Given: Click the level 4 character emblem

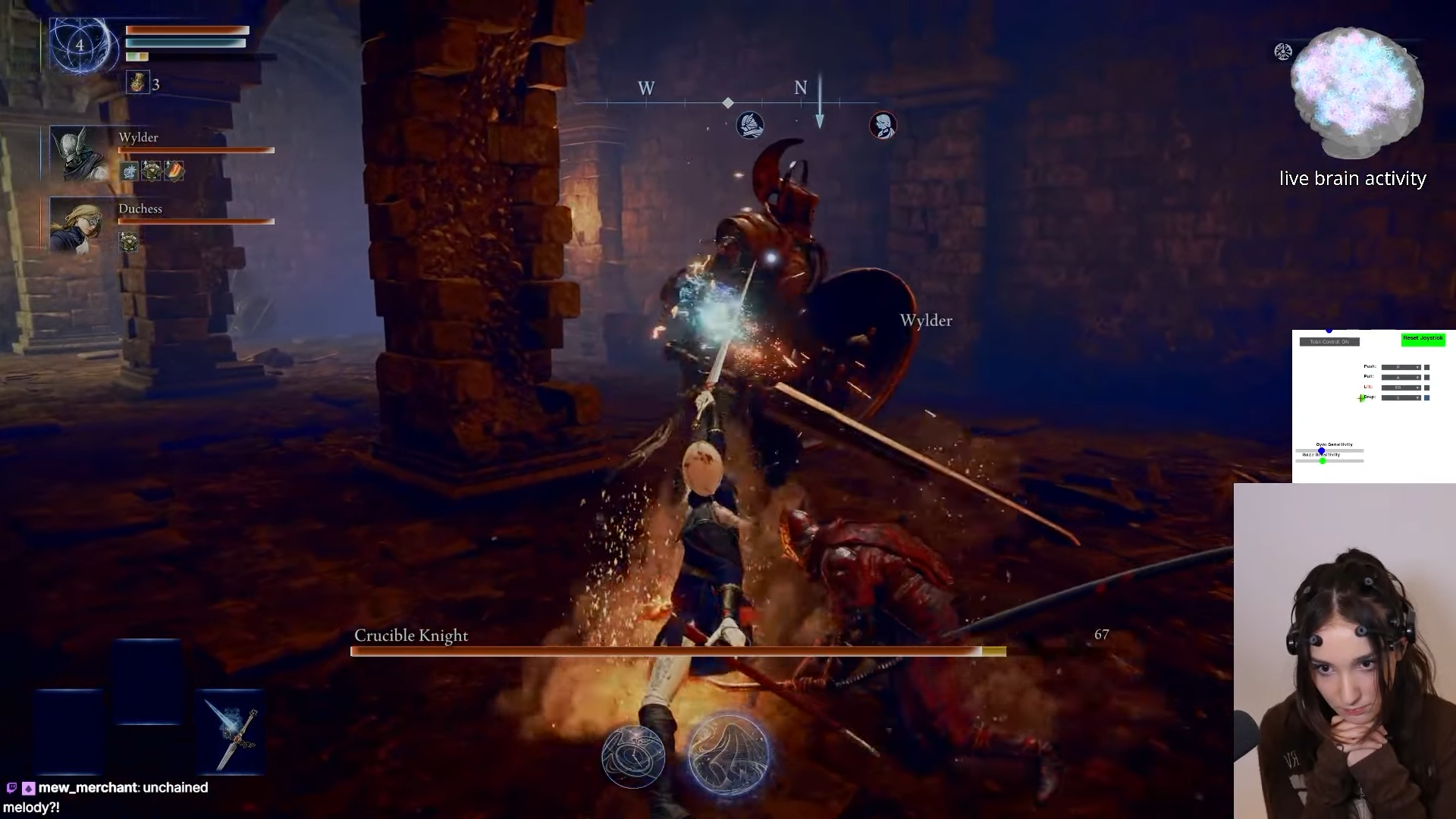Looking at the screenshot, I should click(80, 45).
